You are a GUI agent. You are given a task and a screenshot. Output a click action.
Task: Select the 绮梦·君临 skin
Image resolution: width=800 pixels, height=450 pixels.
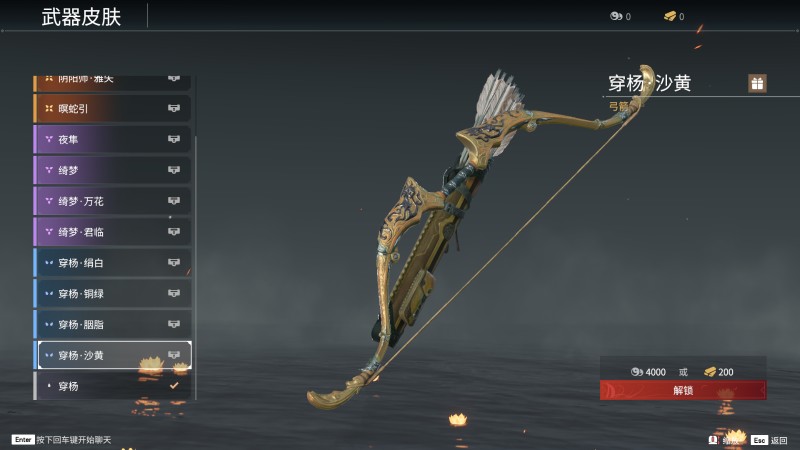pyautogui.click(x=112, y=232)
